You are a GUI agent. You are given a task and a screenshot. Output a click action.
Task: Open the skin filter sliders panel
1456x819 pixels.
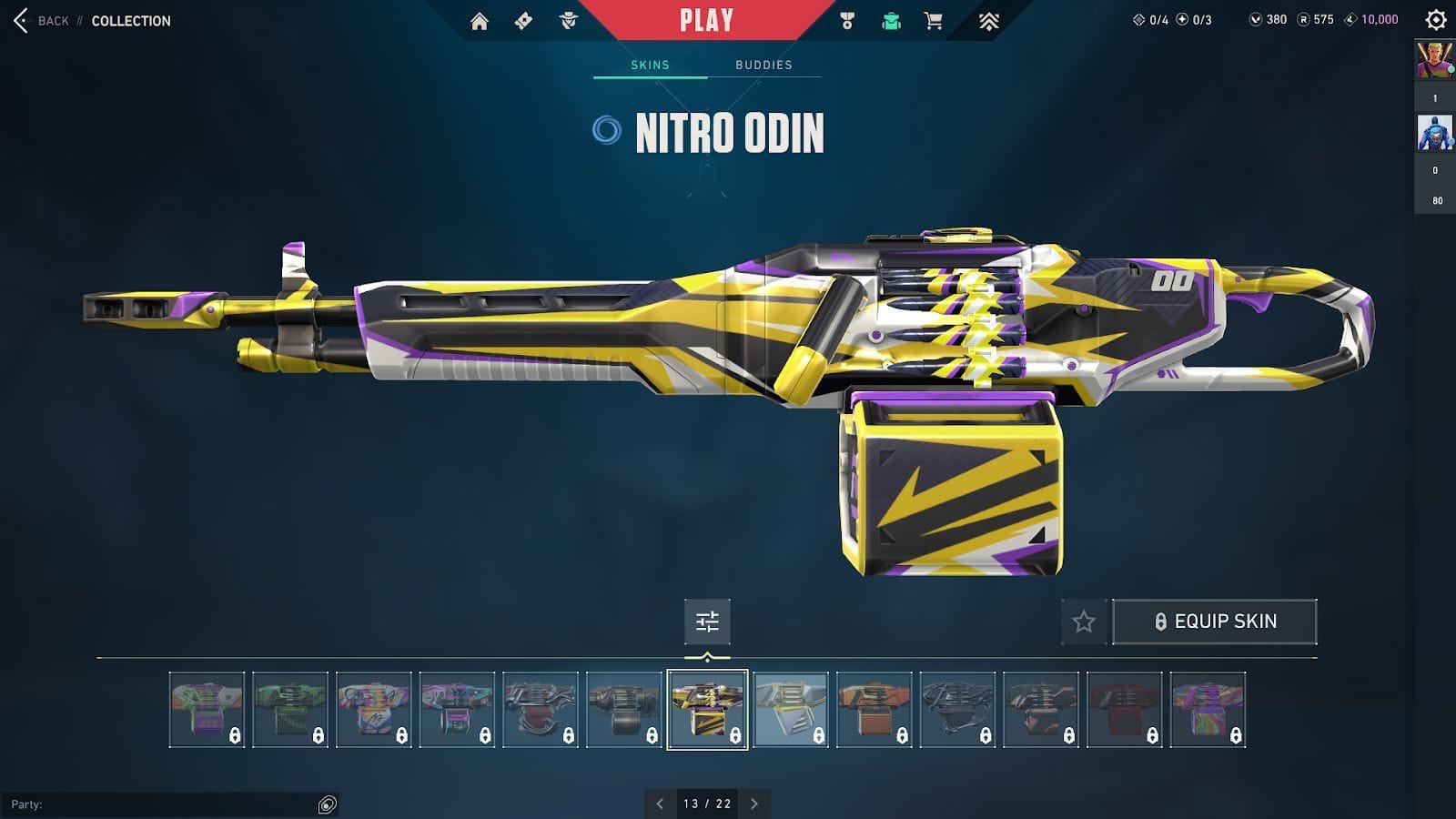click(707, 622)
